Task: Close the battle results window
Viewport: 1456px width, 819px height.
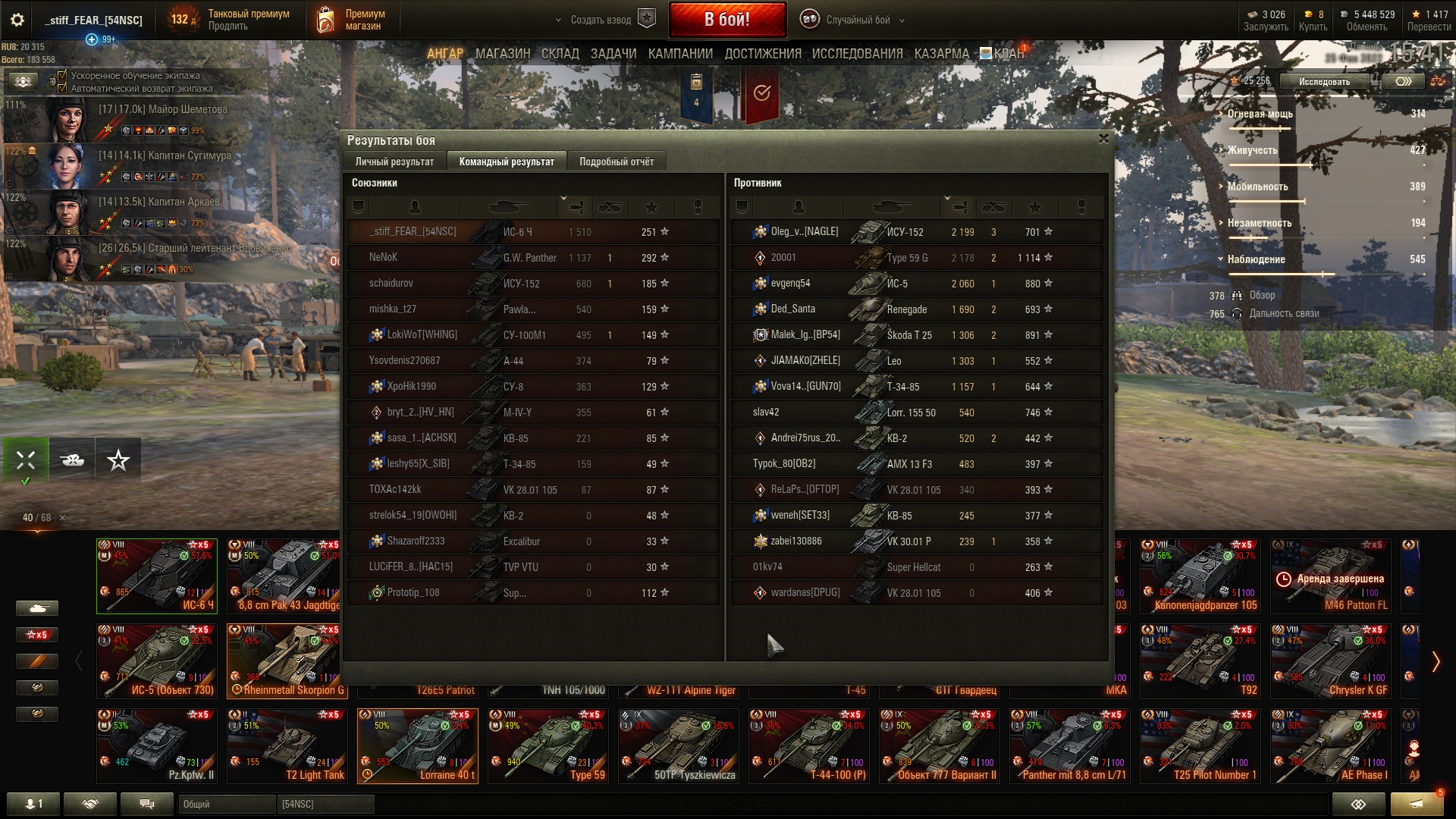Action: point(1103,139)
